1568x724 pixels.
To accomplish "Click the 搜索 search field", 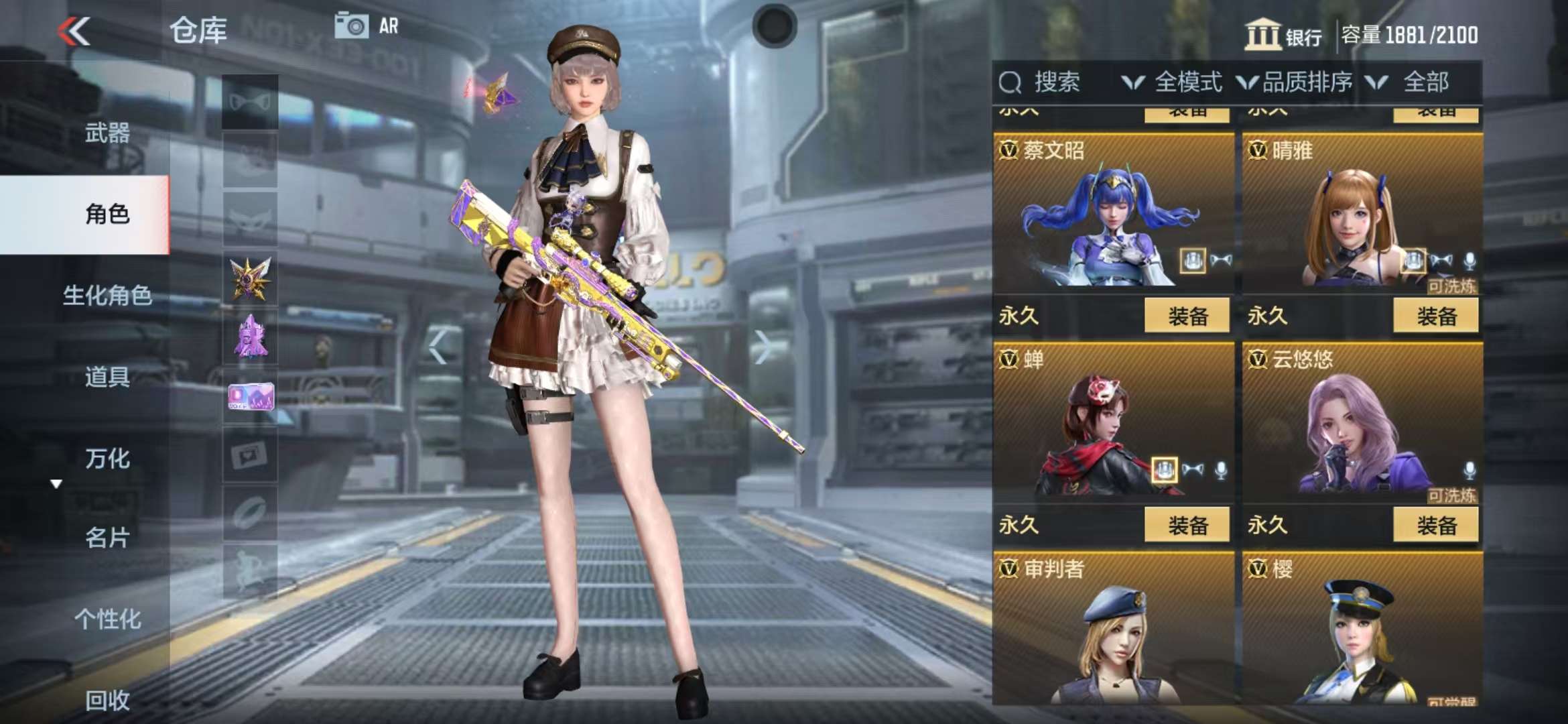I will click(x=1055, y=82).
